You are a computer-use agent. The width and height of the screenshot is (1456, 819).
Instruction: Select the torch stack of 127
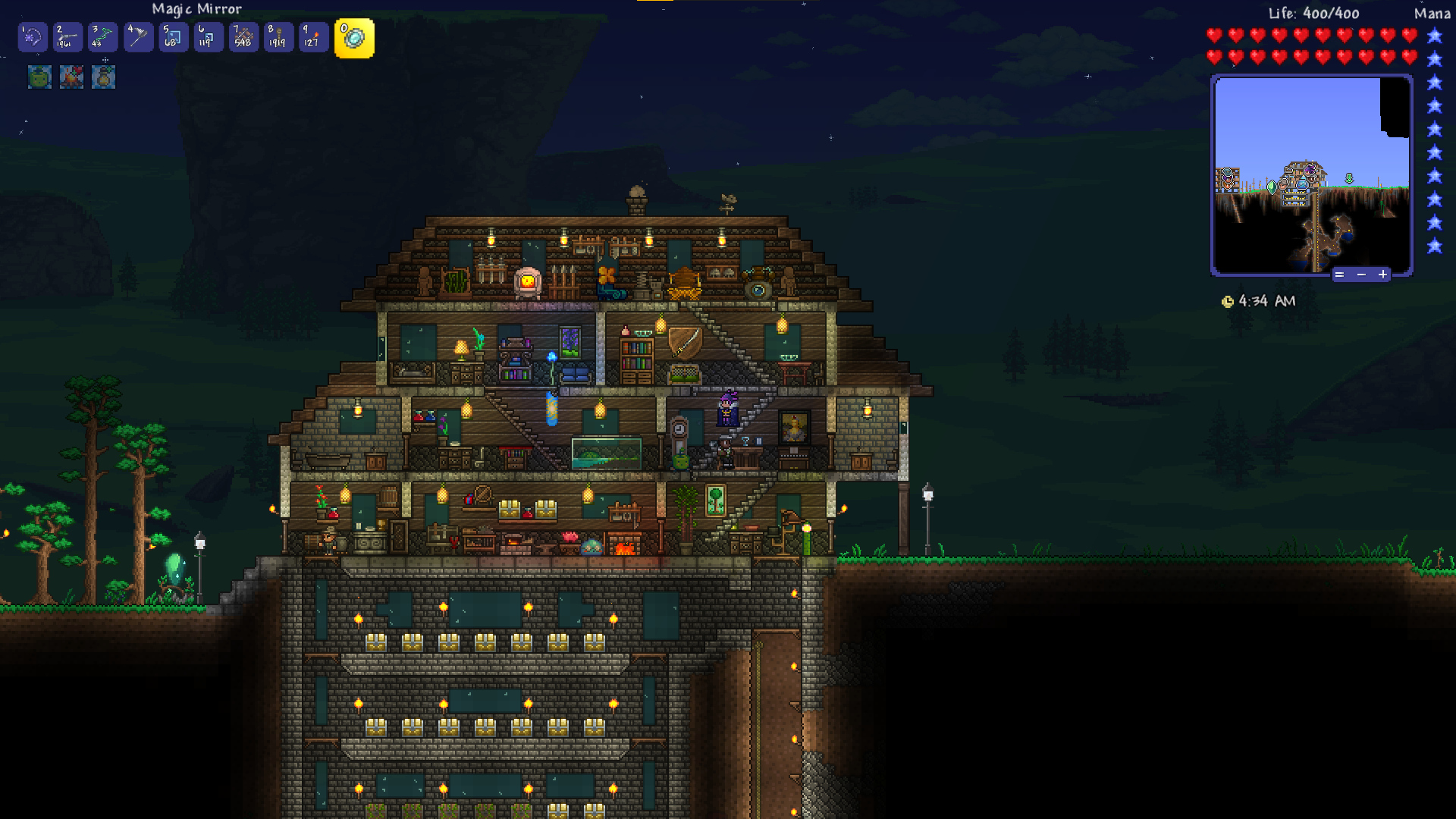coord(313,37)
